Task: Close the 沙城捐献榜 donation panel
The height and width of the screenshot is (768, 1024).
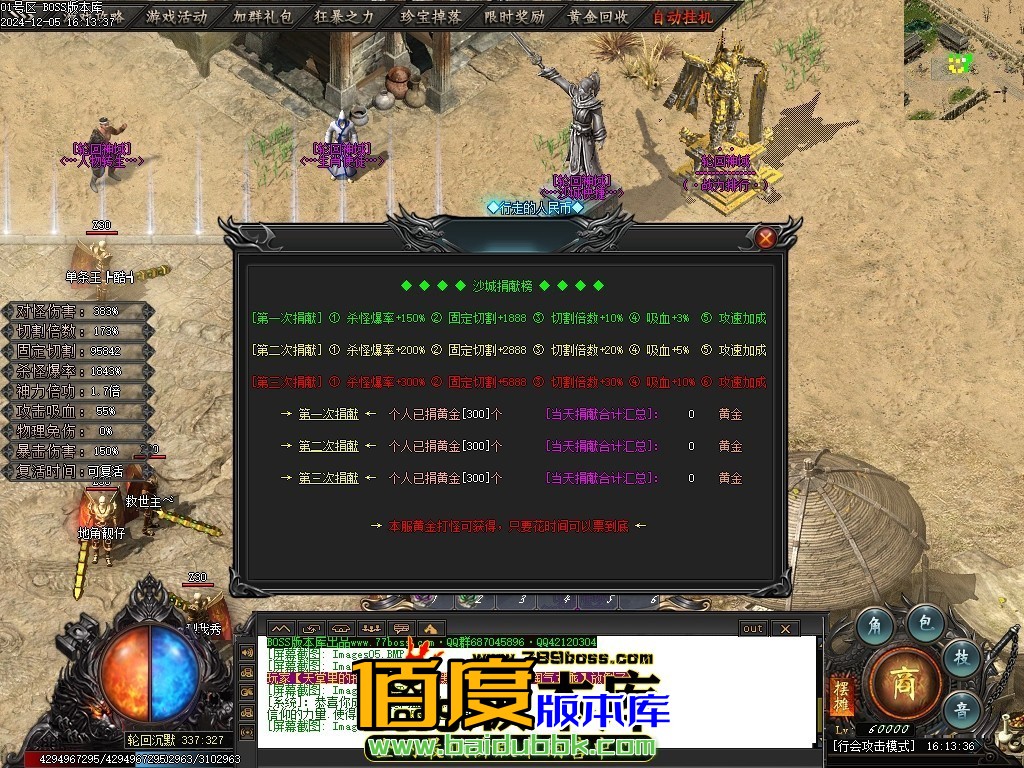Action: [x=765, y=238]
